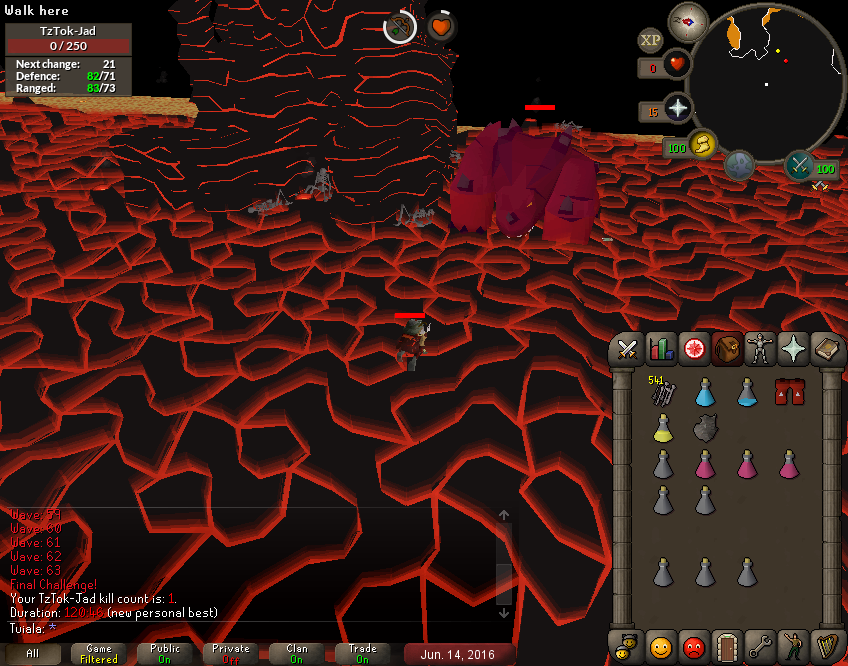Image resolution: width=848 pixels, height=666 pixels.
Task: Select the stack of 541 bolts
Action: pos(663,392)
